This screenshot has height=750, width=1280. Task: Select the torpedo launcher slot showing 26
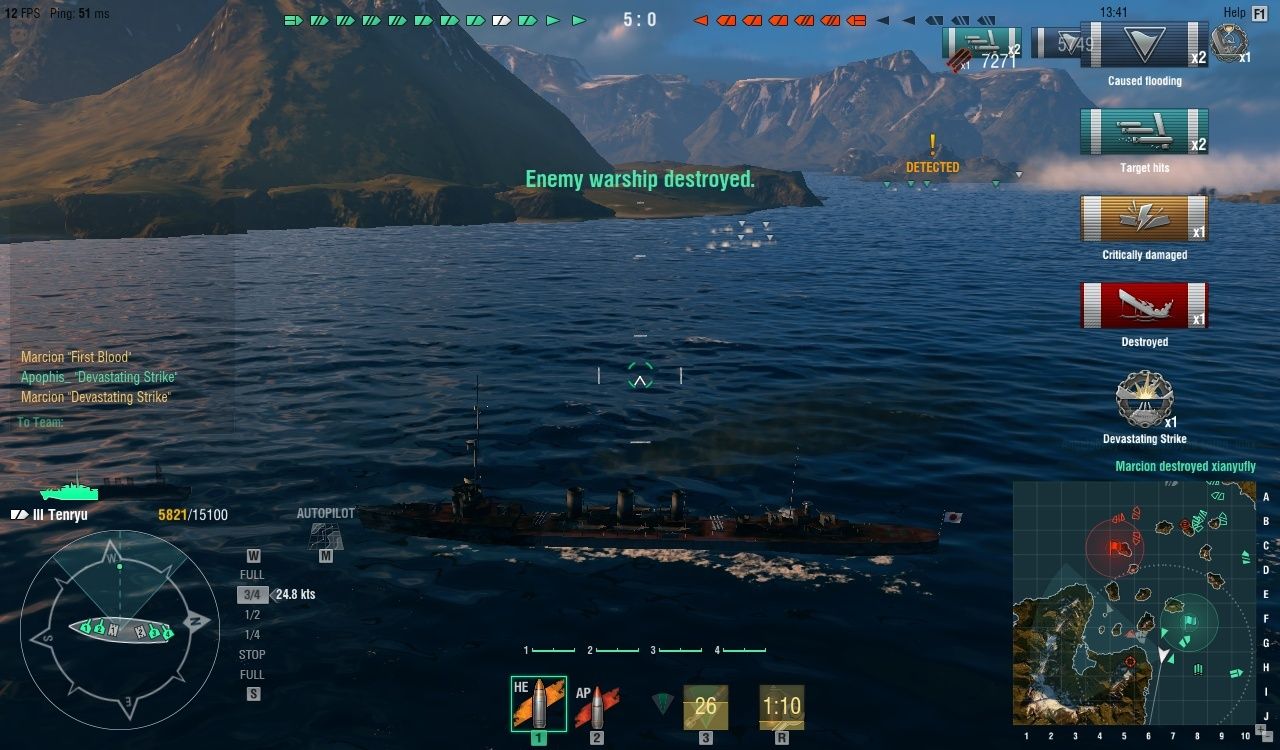705,706
